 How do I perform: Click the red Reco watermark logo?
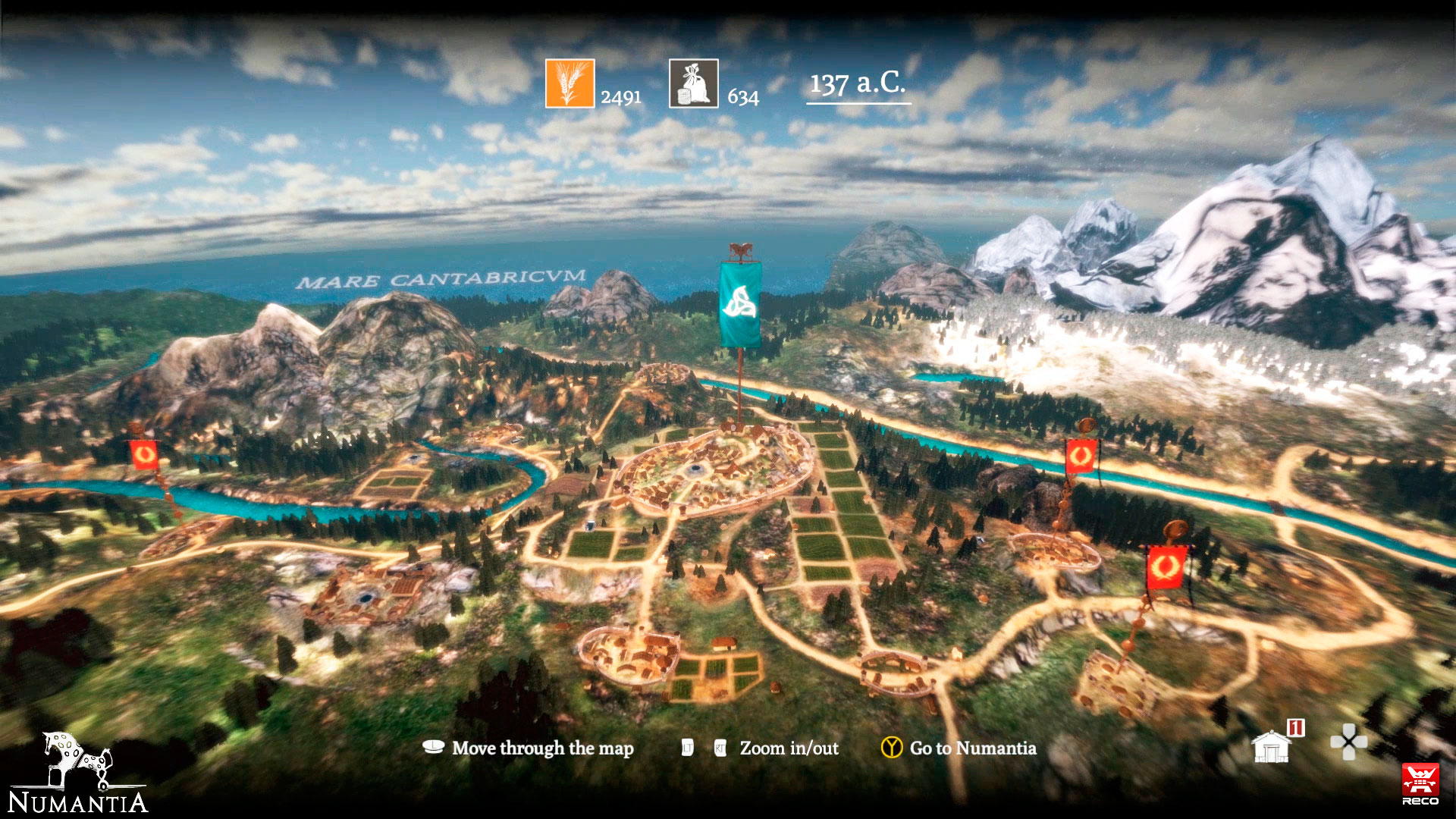[x=1420, y=783]
